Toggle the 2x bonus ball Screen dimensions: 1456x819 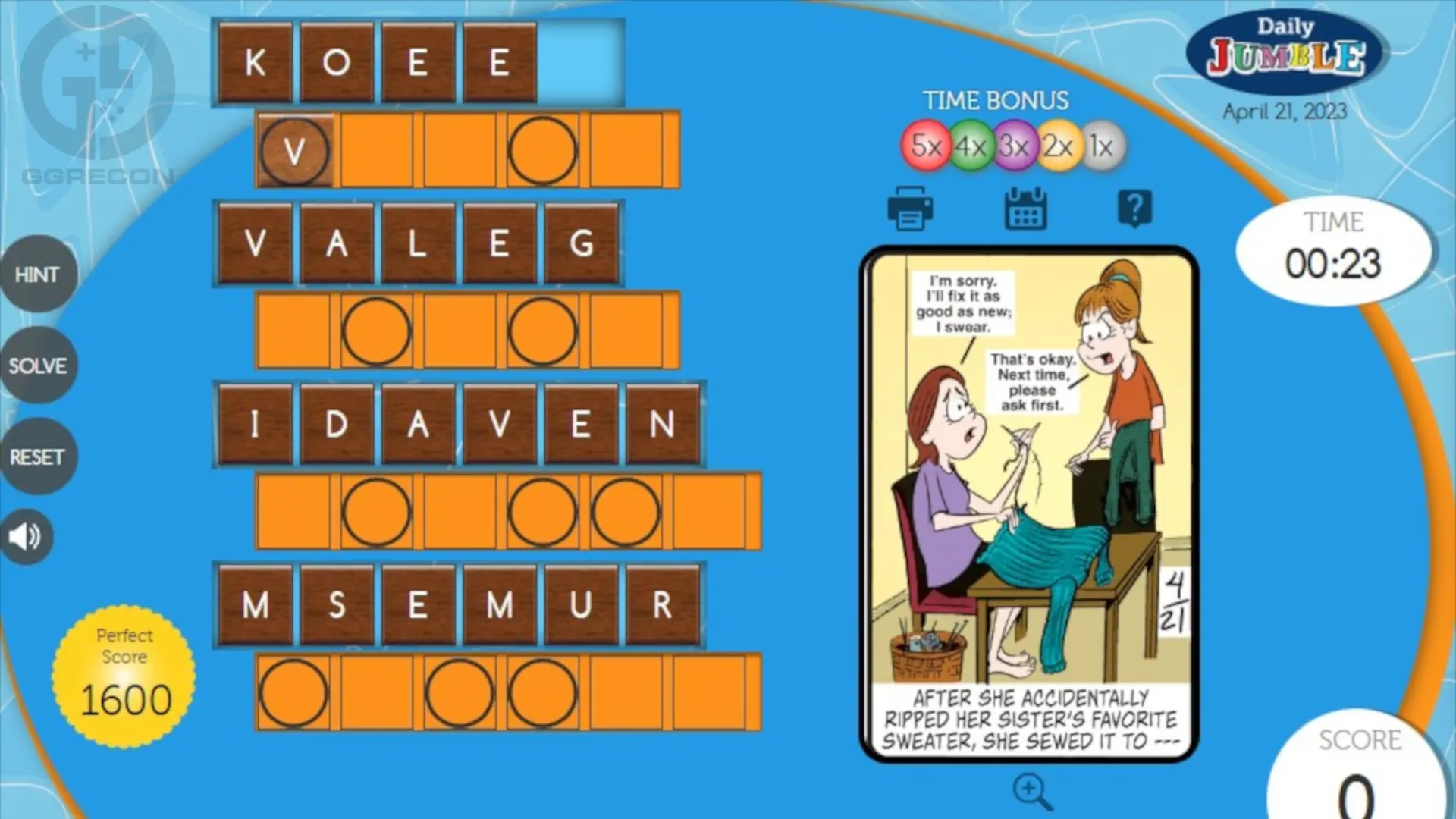pyautogui.click(x=1058, y=146)
